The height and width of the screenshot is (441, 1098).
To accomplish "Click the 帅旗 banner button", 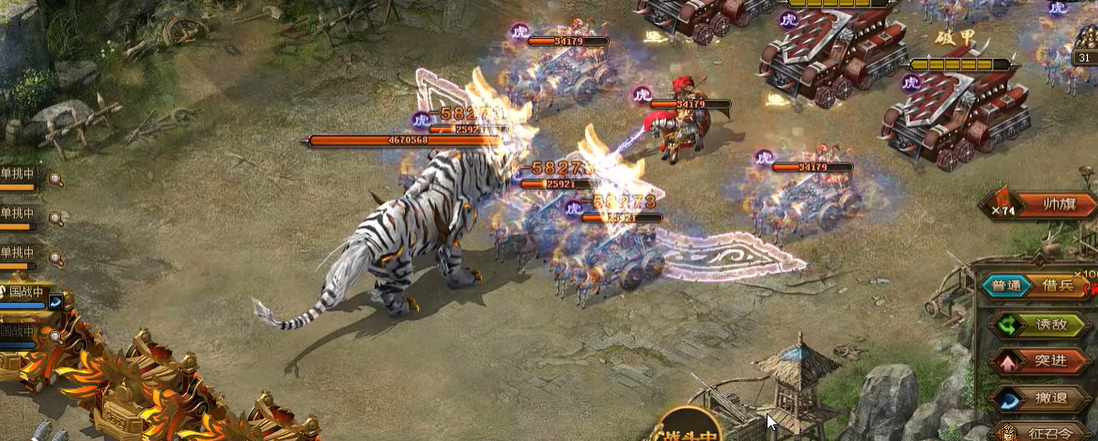I will (x=1055, y=205).
